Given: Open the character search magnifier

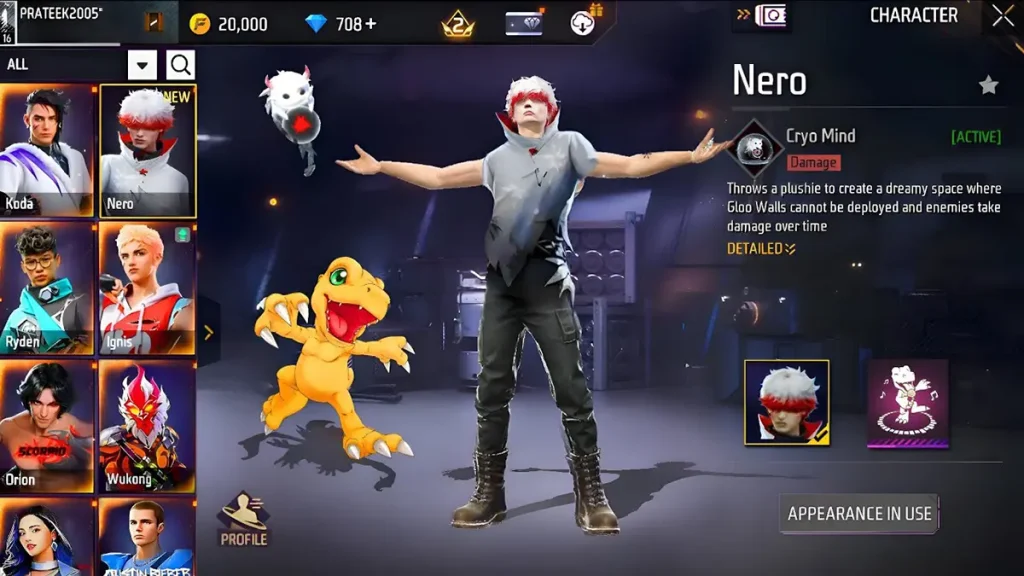Looking at the screenshot, I should click(181, 65).
